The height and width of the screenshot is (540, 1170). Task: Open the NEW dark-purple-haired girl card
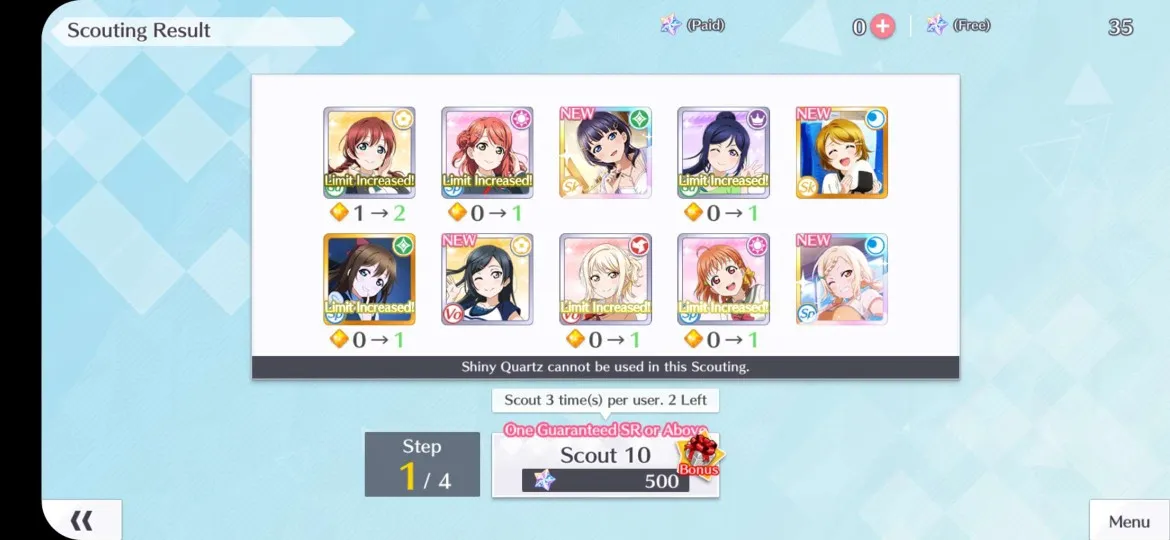(605, 153)
